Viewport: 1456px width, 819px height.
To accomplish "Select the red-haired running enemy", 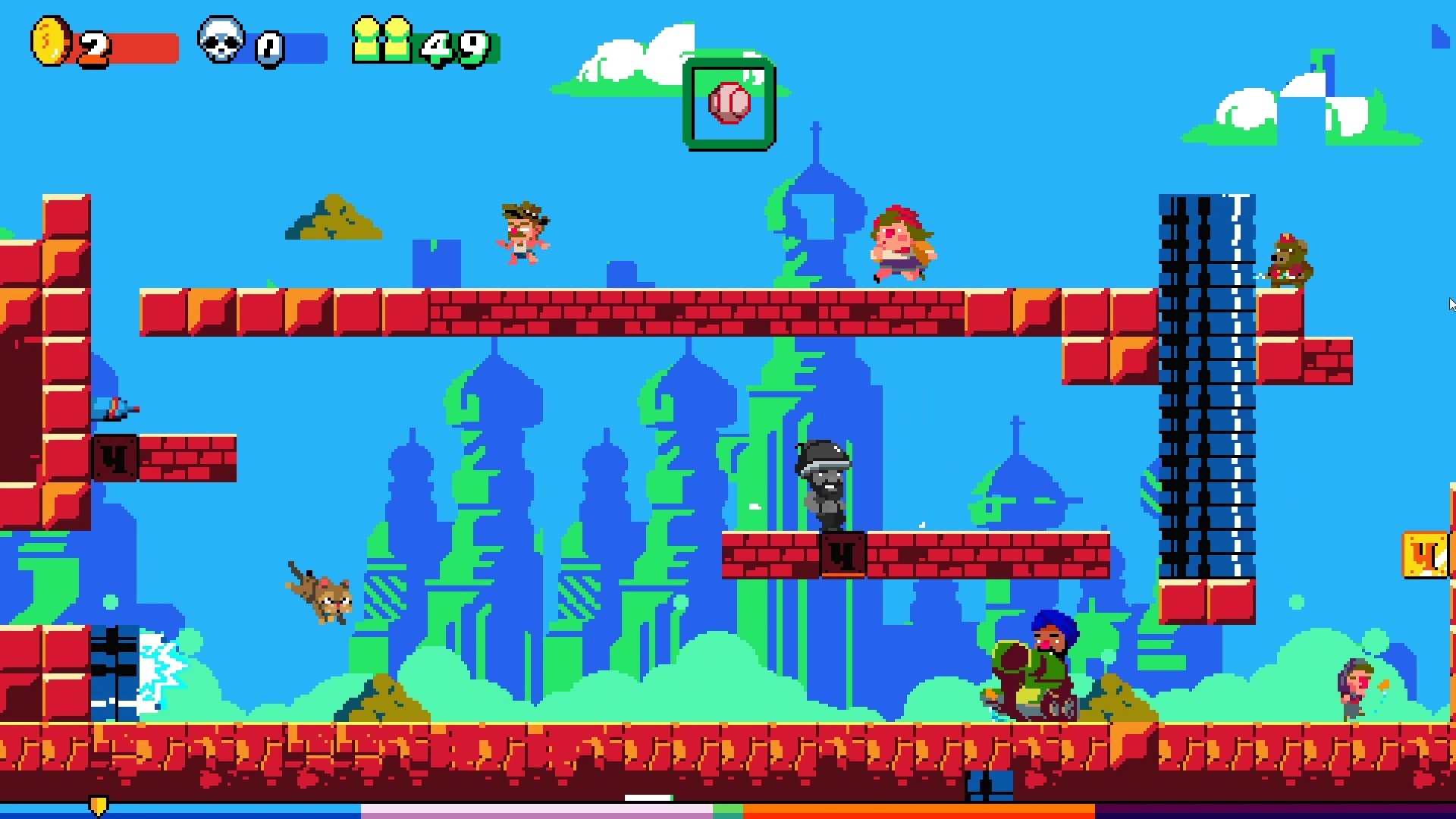I will (902, 243).
